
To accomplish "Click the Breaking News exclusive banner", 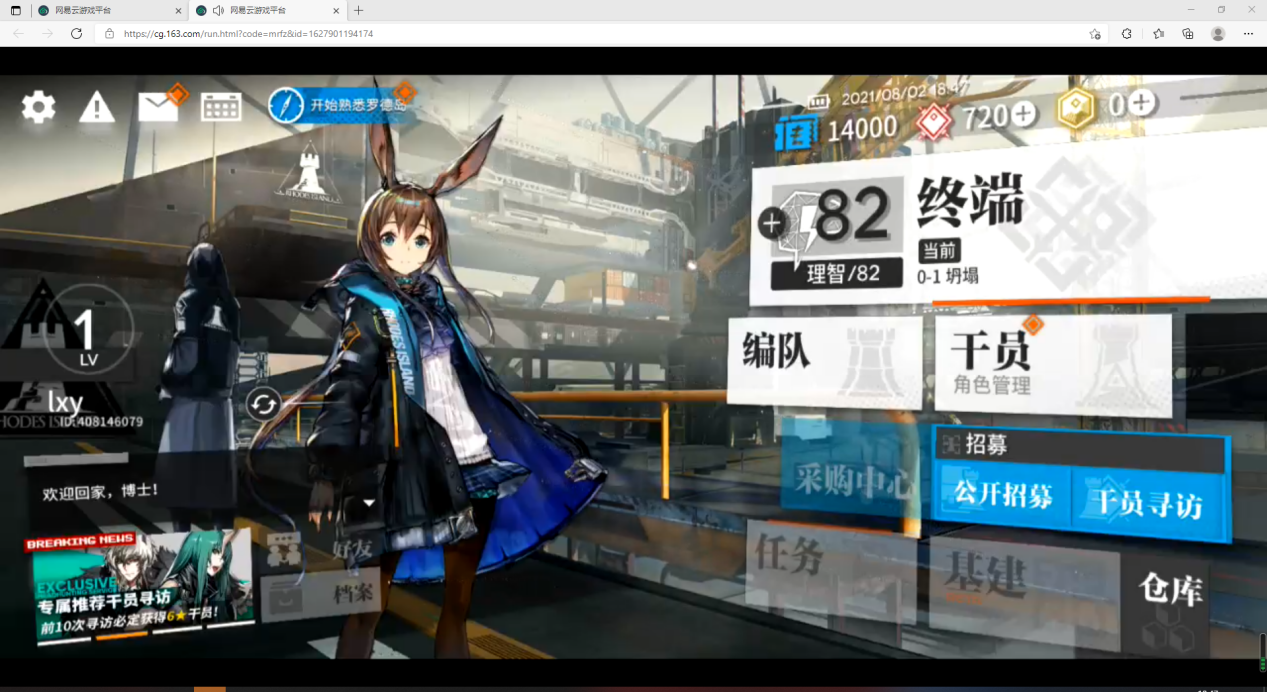I will 140,587.
